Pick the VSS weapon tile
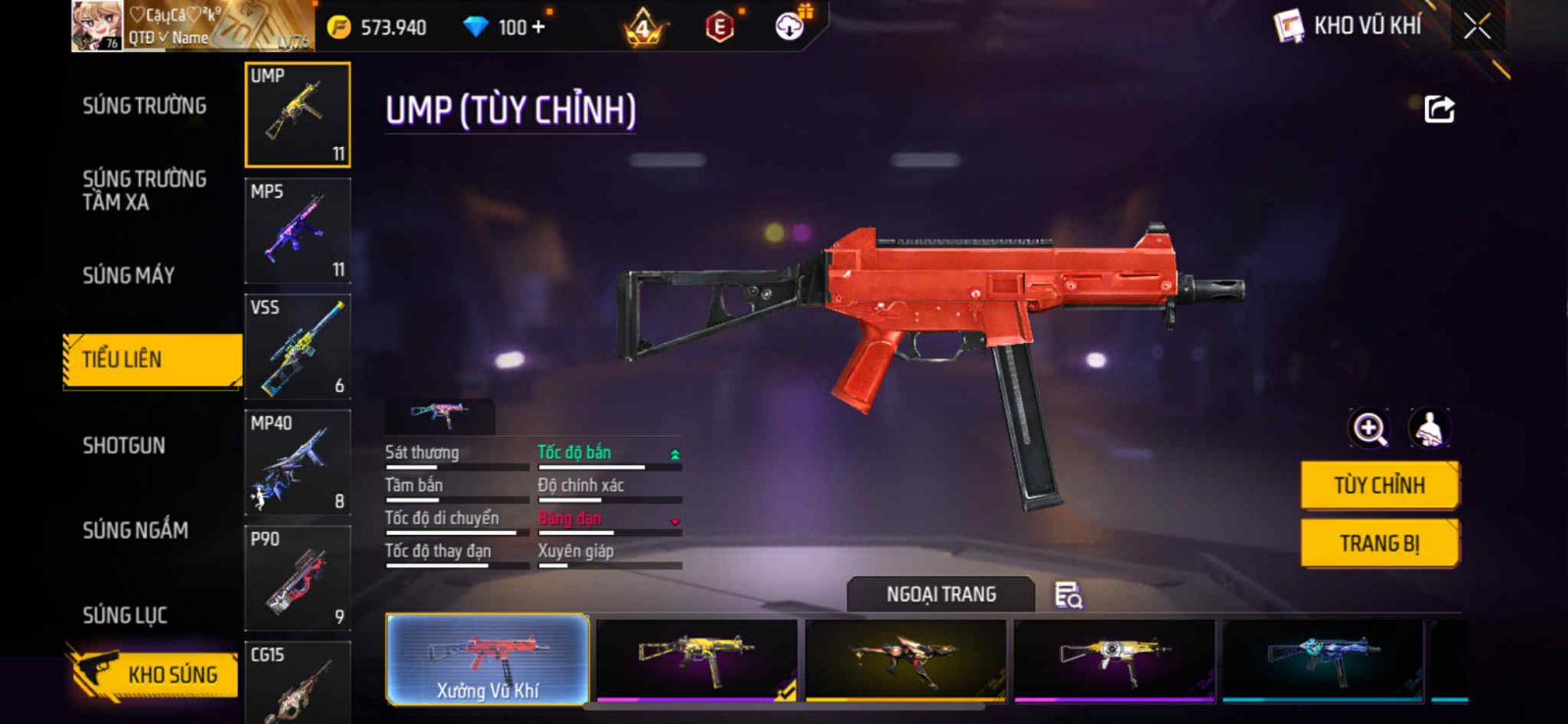The height and width of the screenshot is (724, 1568). [297, 346]
